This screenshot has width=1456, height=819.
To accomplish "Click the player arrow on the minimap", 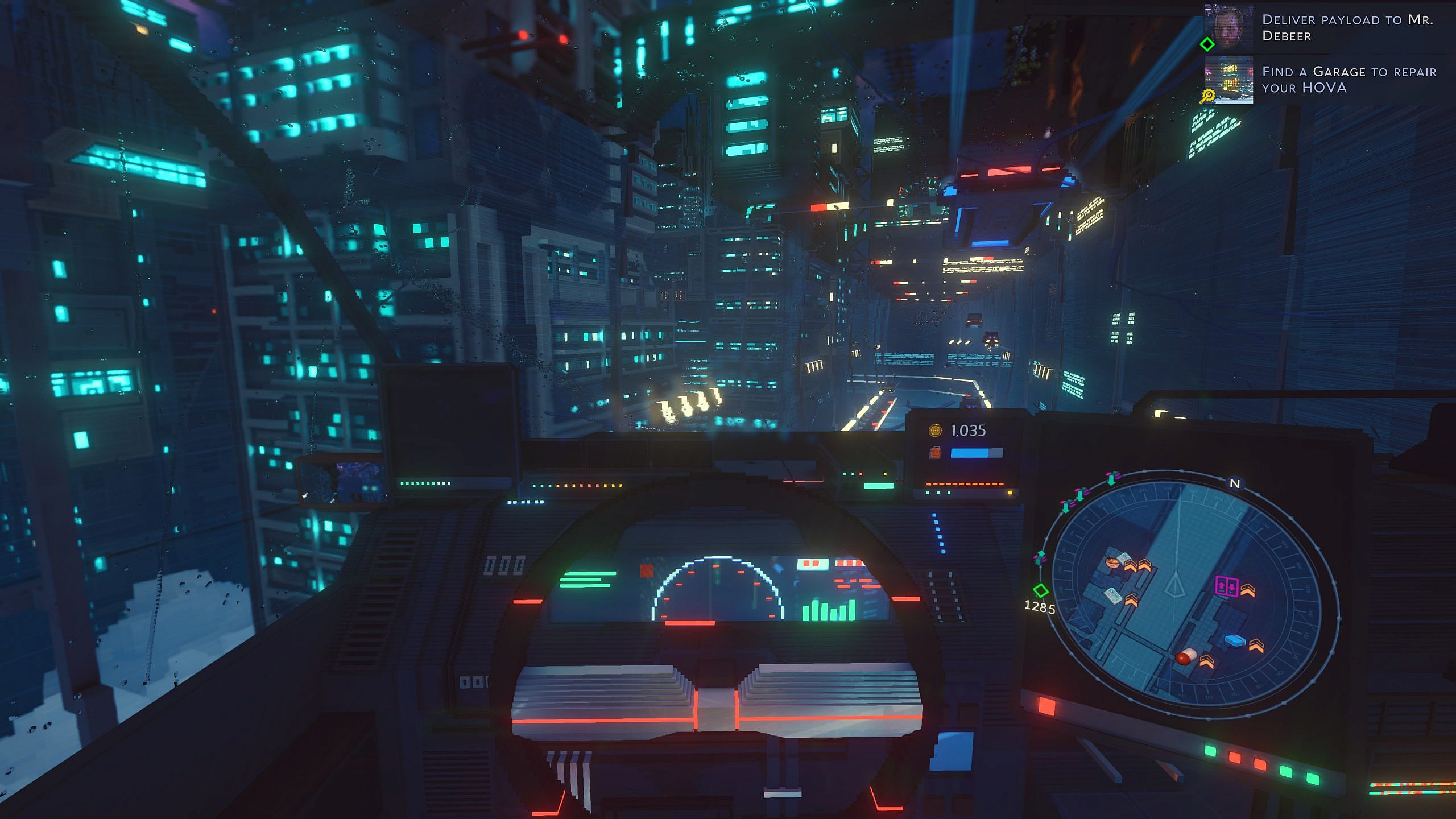I will click(x=1174, y=586).
